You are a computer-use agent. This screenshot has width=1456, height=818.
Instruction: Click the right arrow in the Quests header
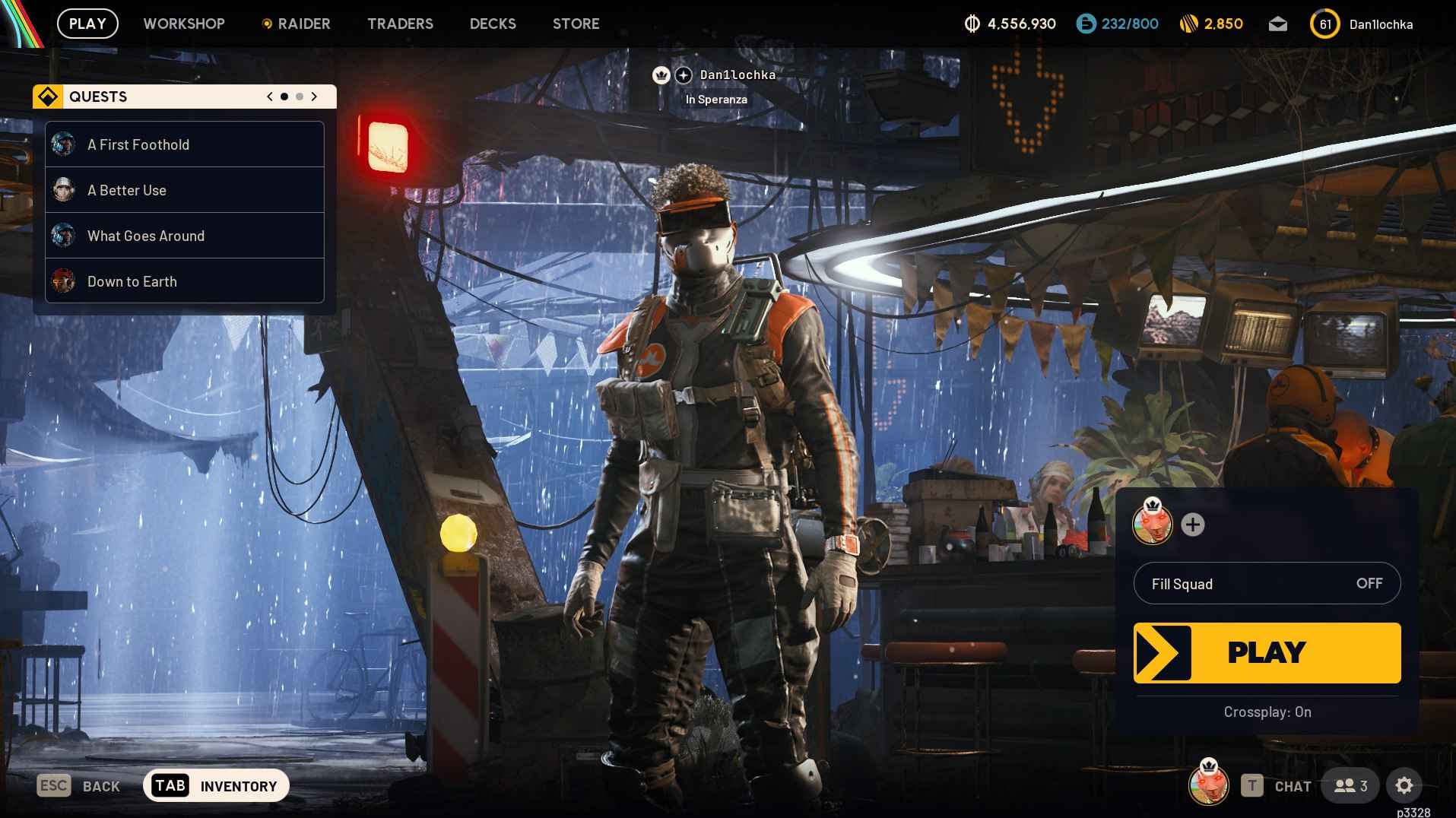315,97
